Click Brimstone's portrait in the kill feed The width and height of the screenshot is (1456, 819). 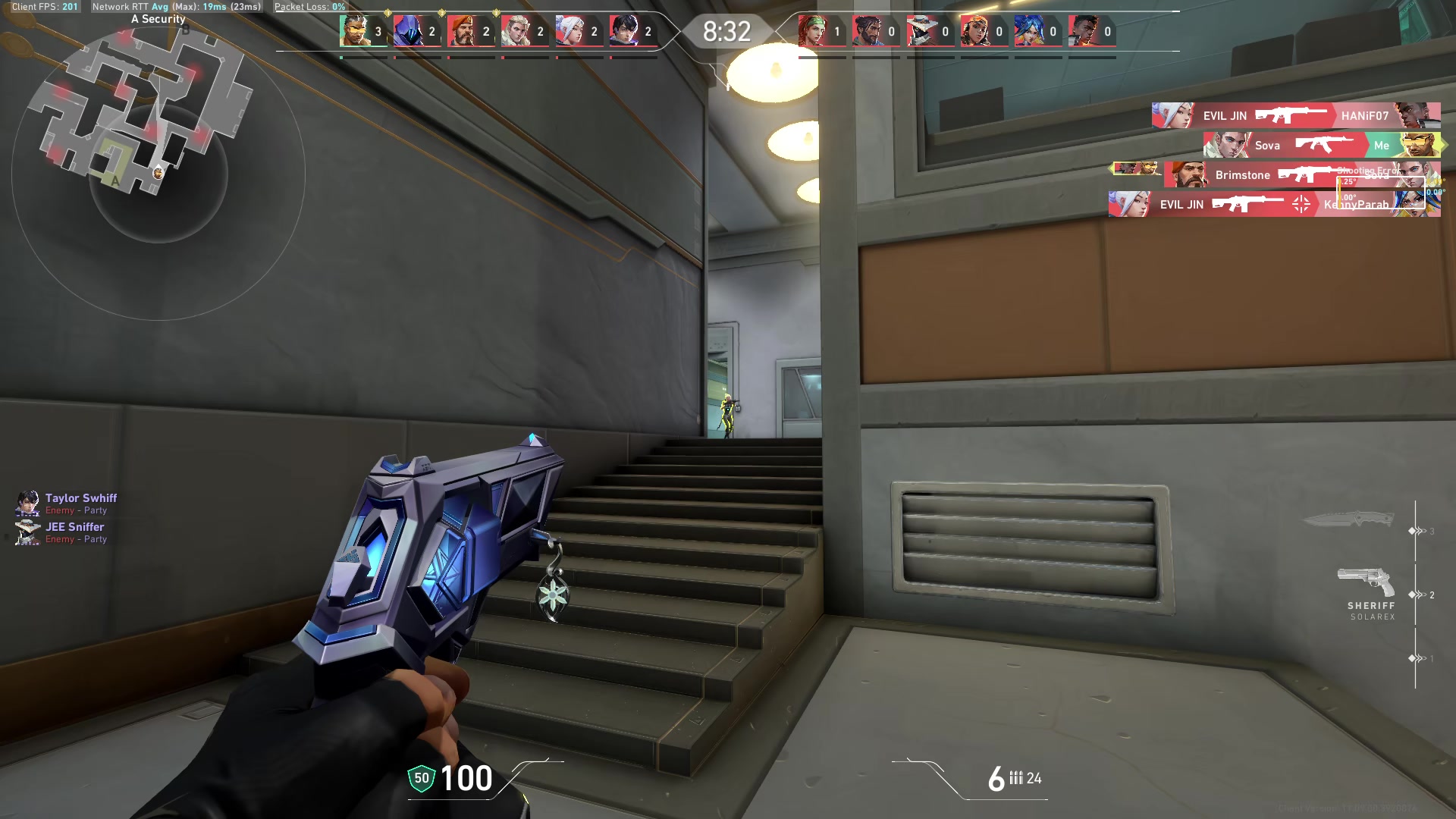click(x=1188, y=174)
